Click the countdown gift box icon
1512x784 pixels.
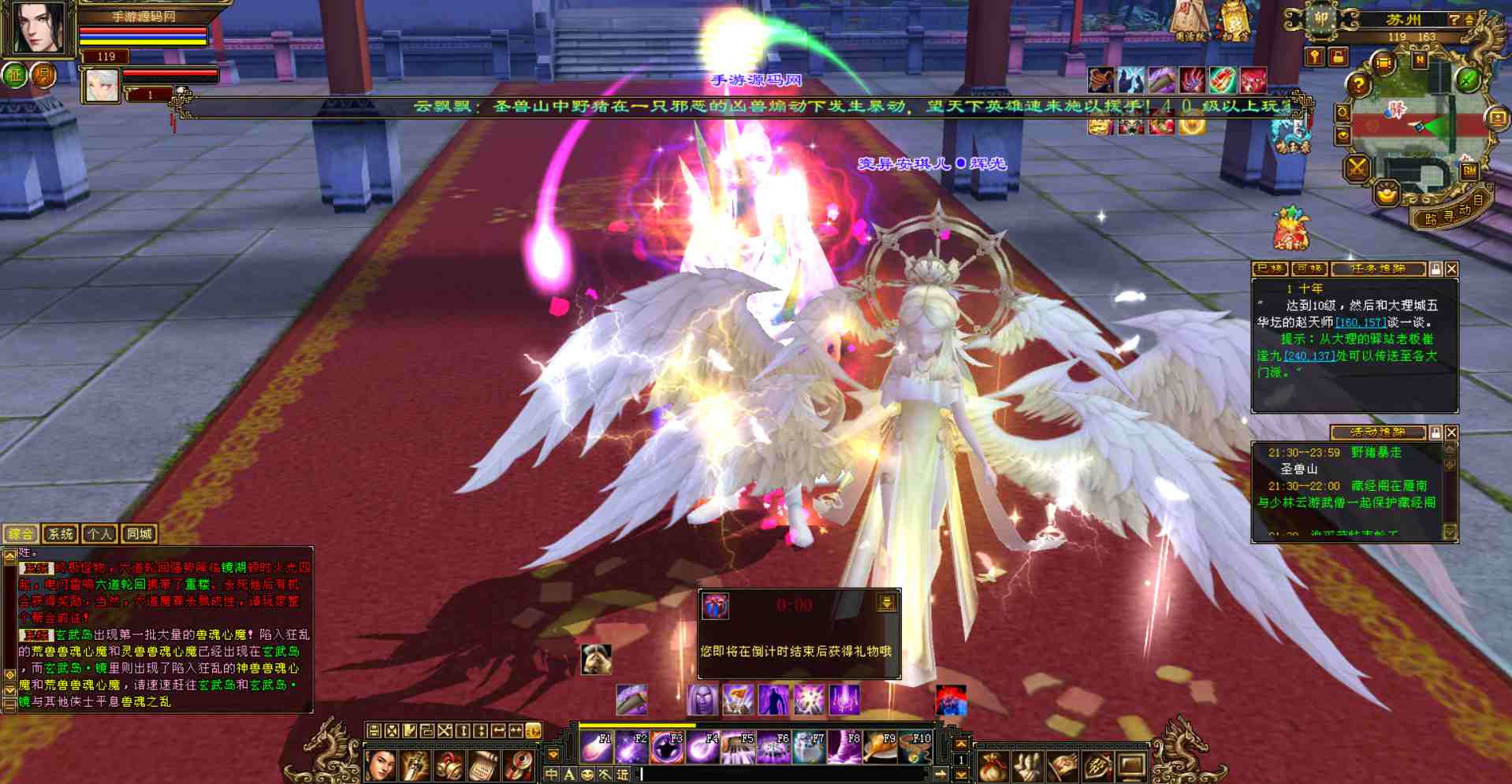pyautogui.click(x=715, y=606)
